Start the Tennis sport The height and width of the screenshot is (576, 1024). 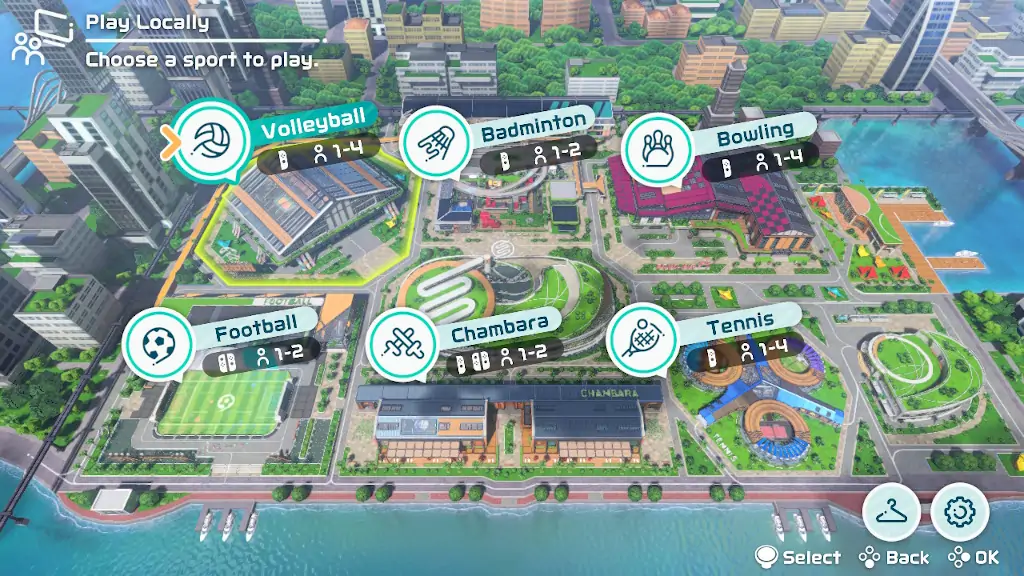[x=641, y=339]
